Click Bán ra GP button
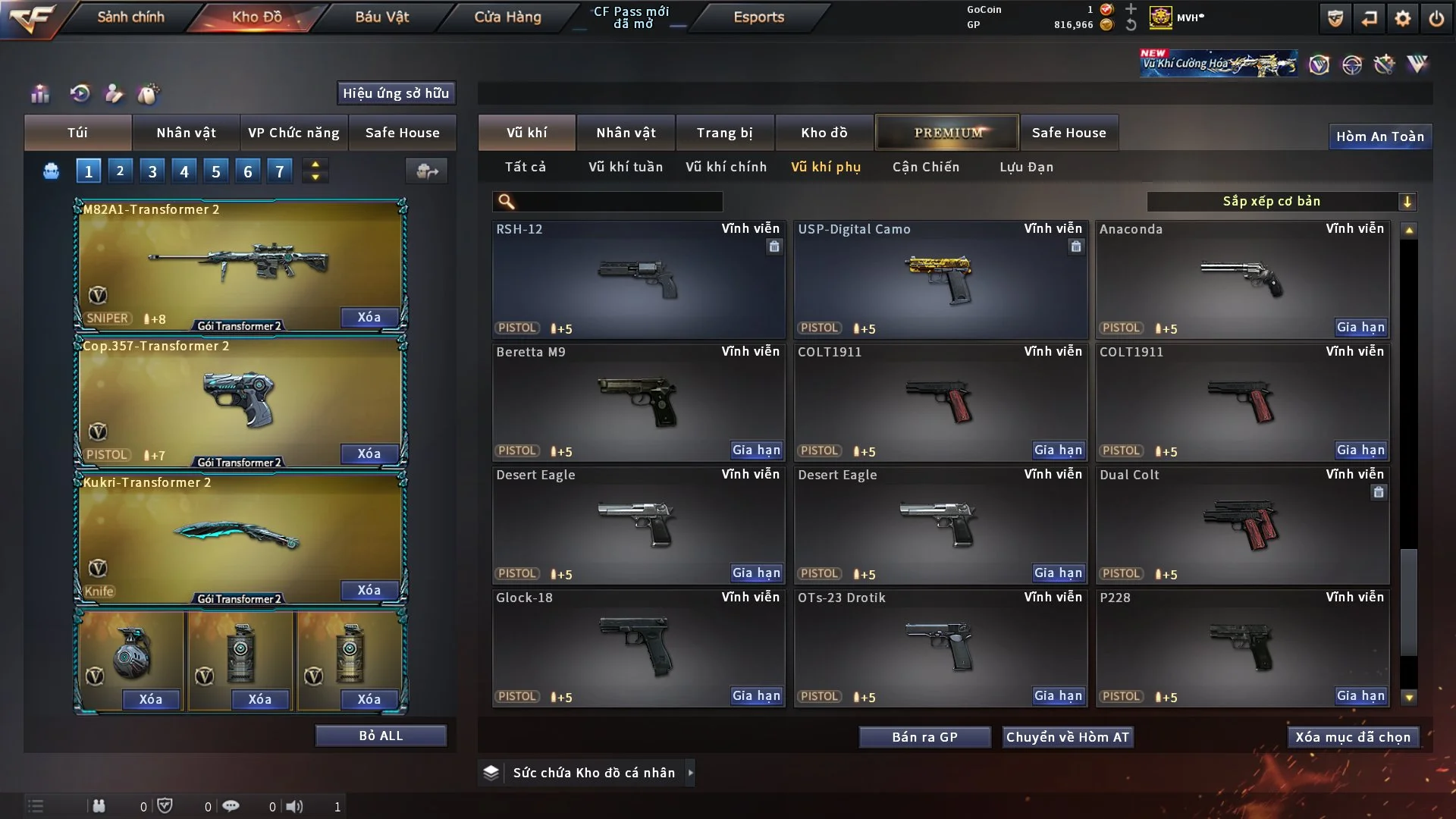 point(924,737)
